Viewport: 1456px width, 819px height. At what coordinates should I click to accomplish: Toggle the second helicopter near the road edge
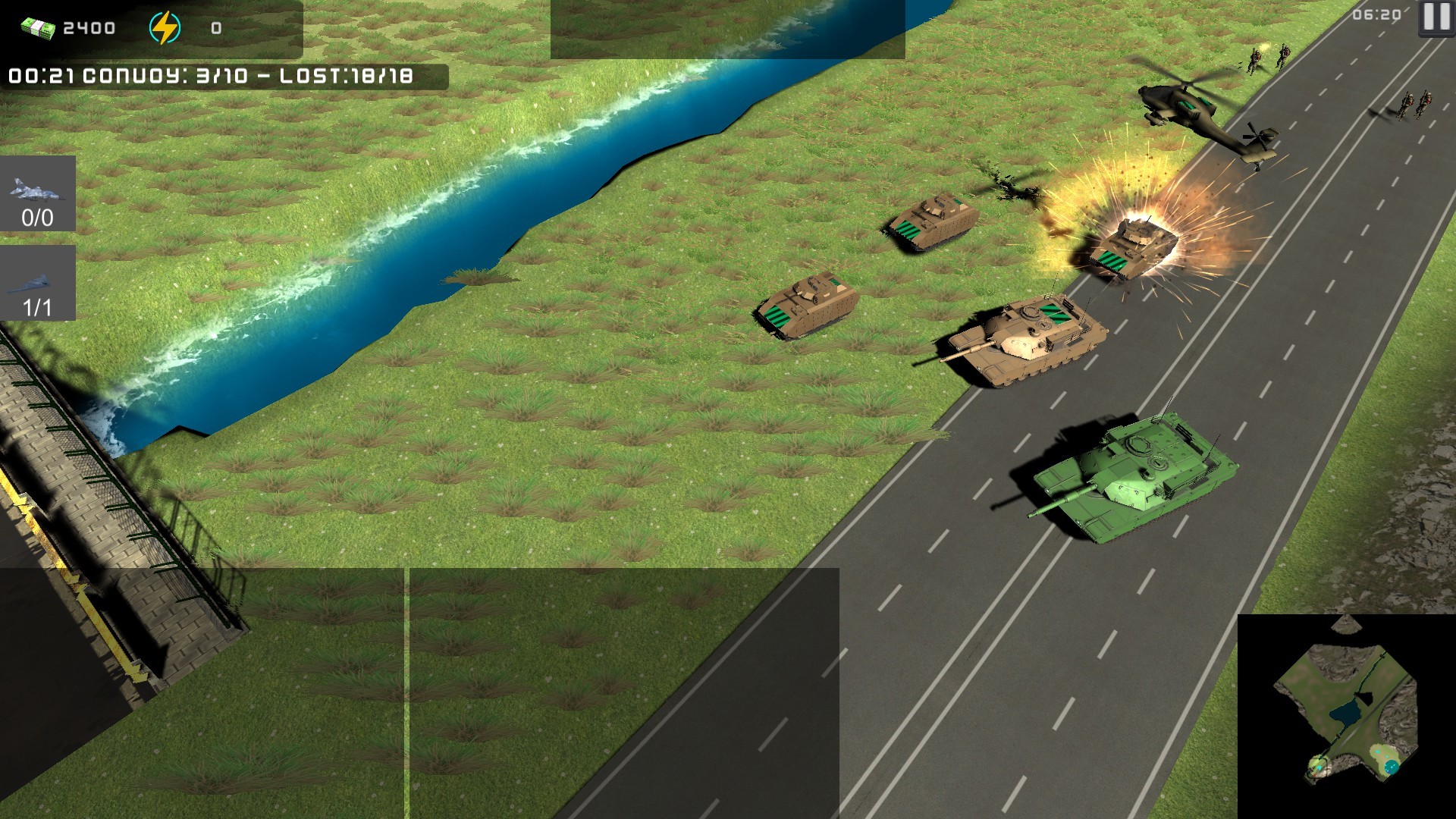click(1255, 144)
